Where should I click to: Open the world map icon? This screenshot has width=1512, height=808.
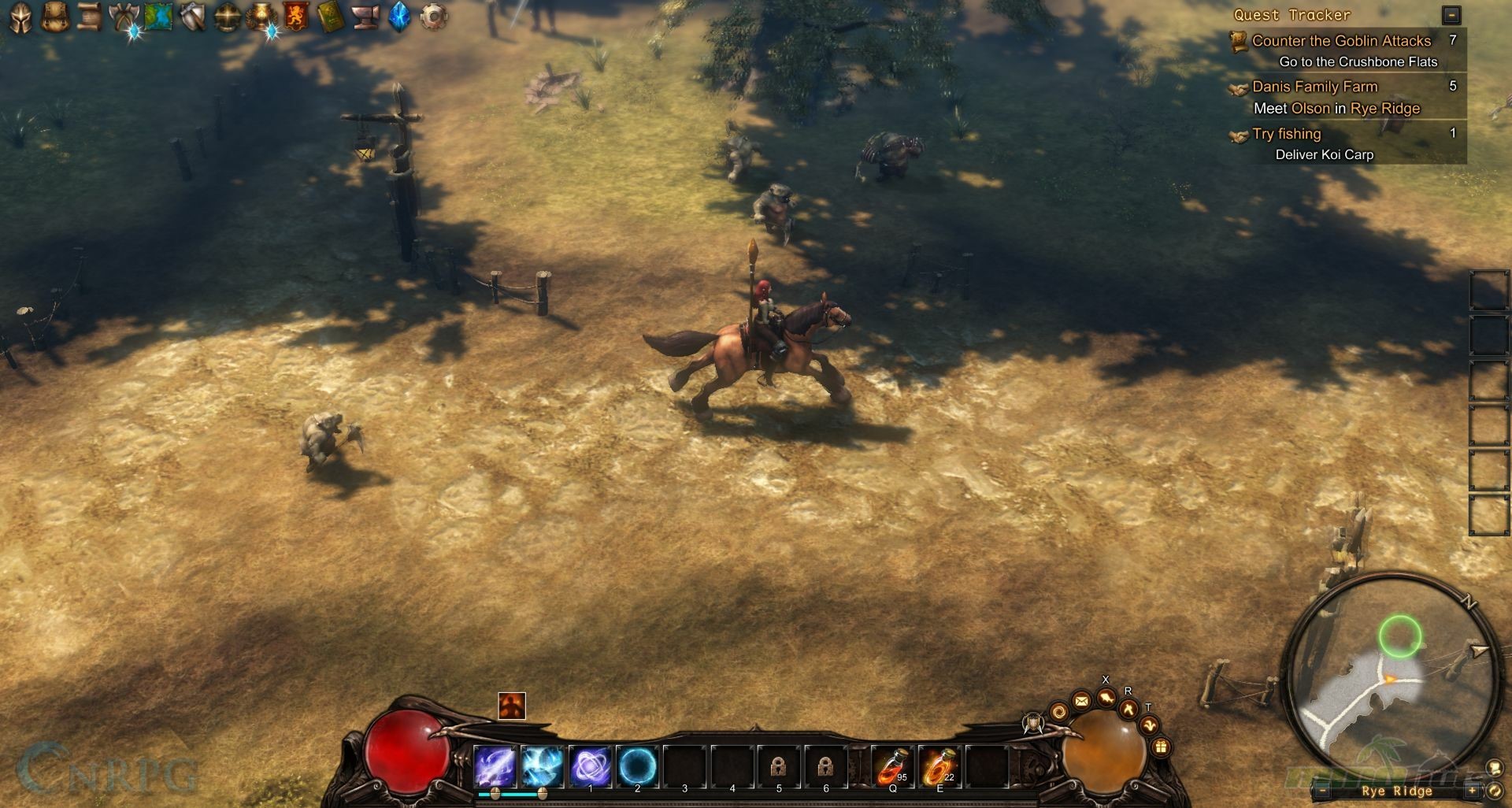click(x=158, y=17)
